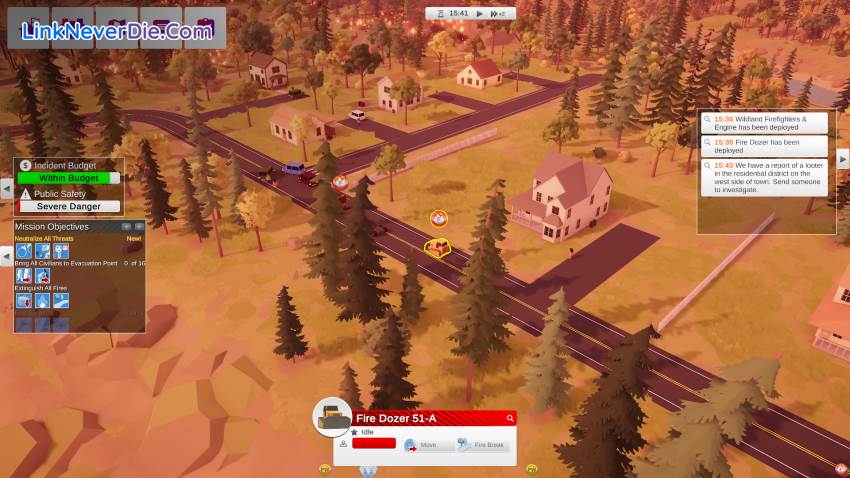The width and height of the screenshot is (850, 478).
Task: Click the Public Safety Severe Danger status
Action: pyautogui.click(x=69, y=206)
